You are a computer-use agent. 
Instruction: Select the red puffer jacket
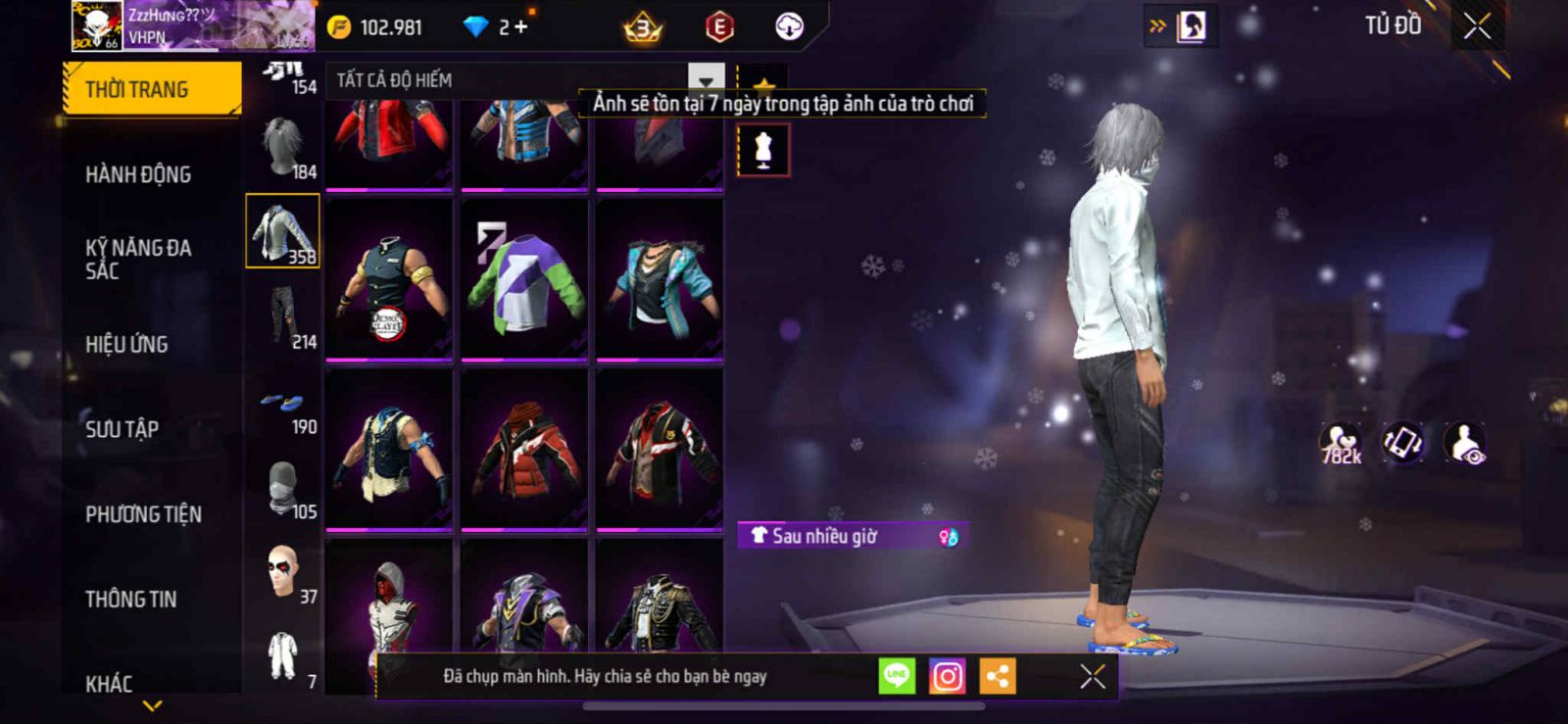tap(524, 449)
